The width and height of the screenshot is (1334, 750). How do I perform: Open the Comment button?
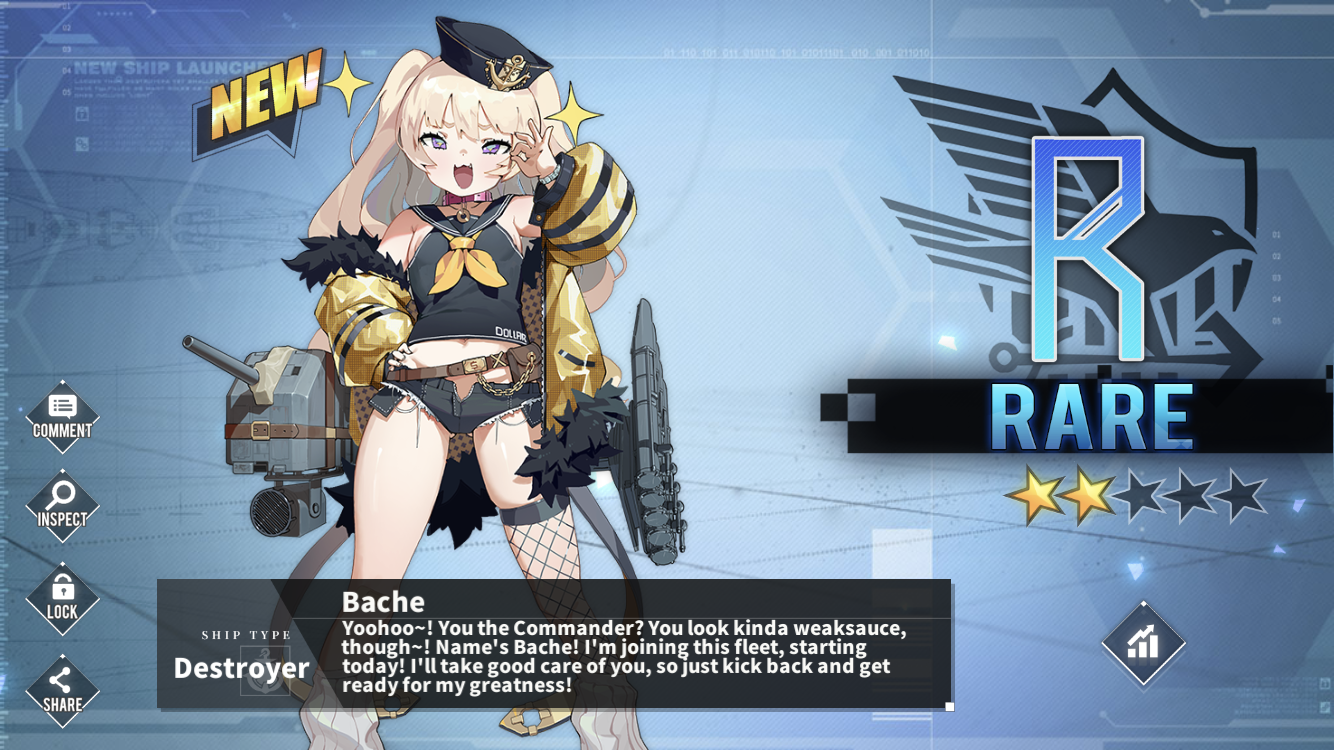[x=62, y=416]
